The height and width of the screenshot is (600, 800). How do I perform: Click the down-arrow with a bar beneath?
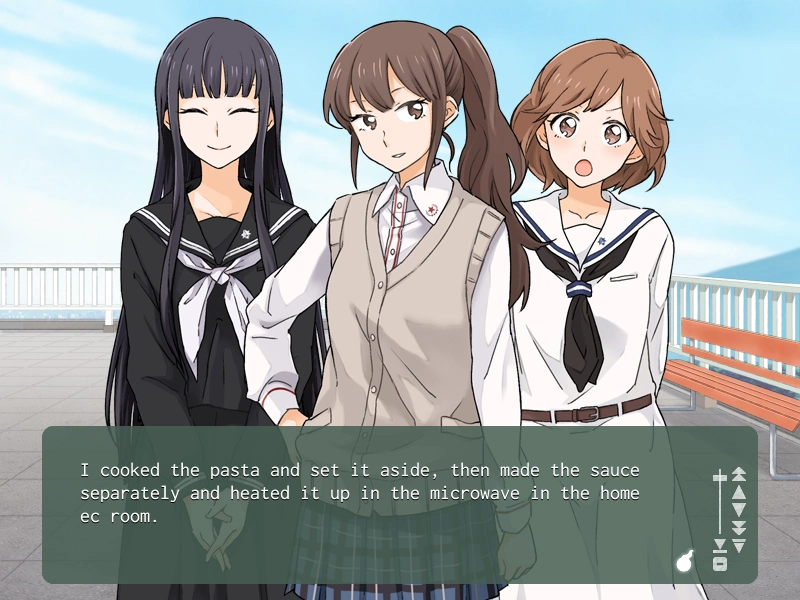[x=719, y=546]
